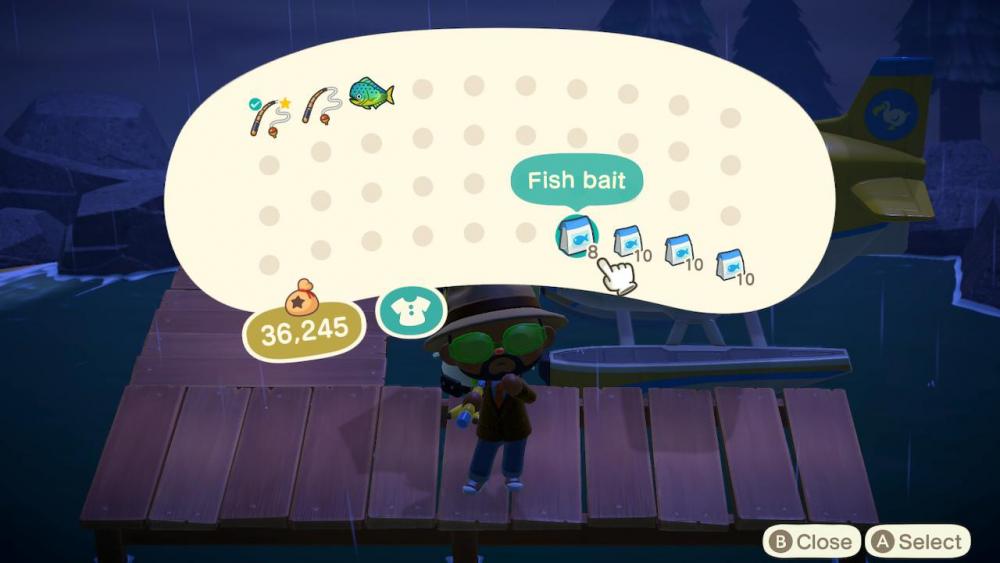This screenshot has width=1000, height=563.
Task: Select the fishing rod without a checkmark
Action: pos(320,108)
